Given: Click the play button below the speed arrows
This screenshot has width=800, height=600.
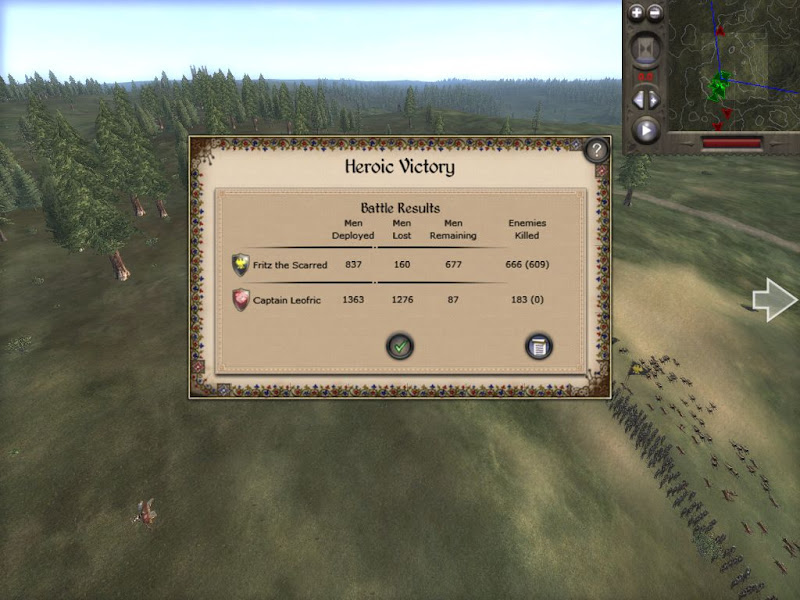Looking at the screenshot, I should (646, 130).
